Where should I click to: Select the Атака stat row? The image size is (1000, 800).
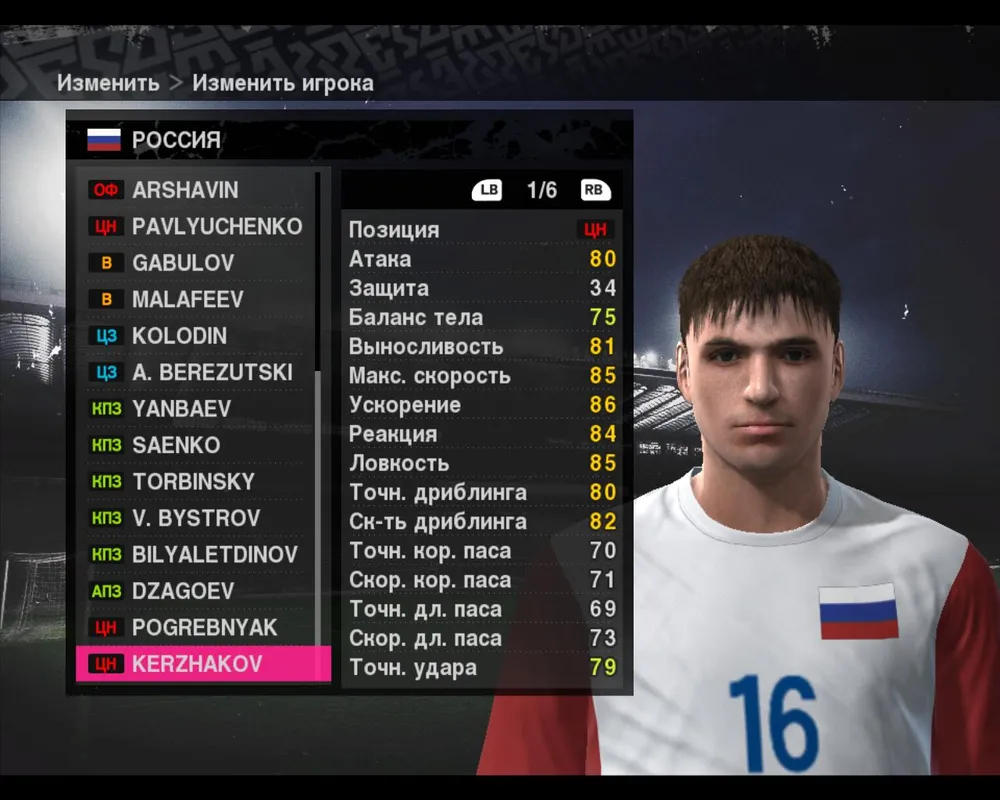[x=480, y=259]
